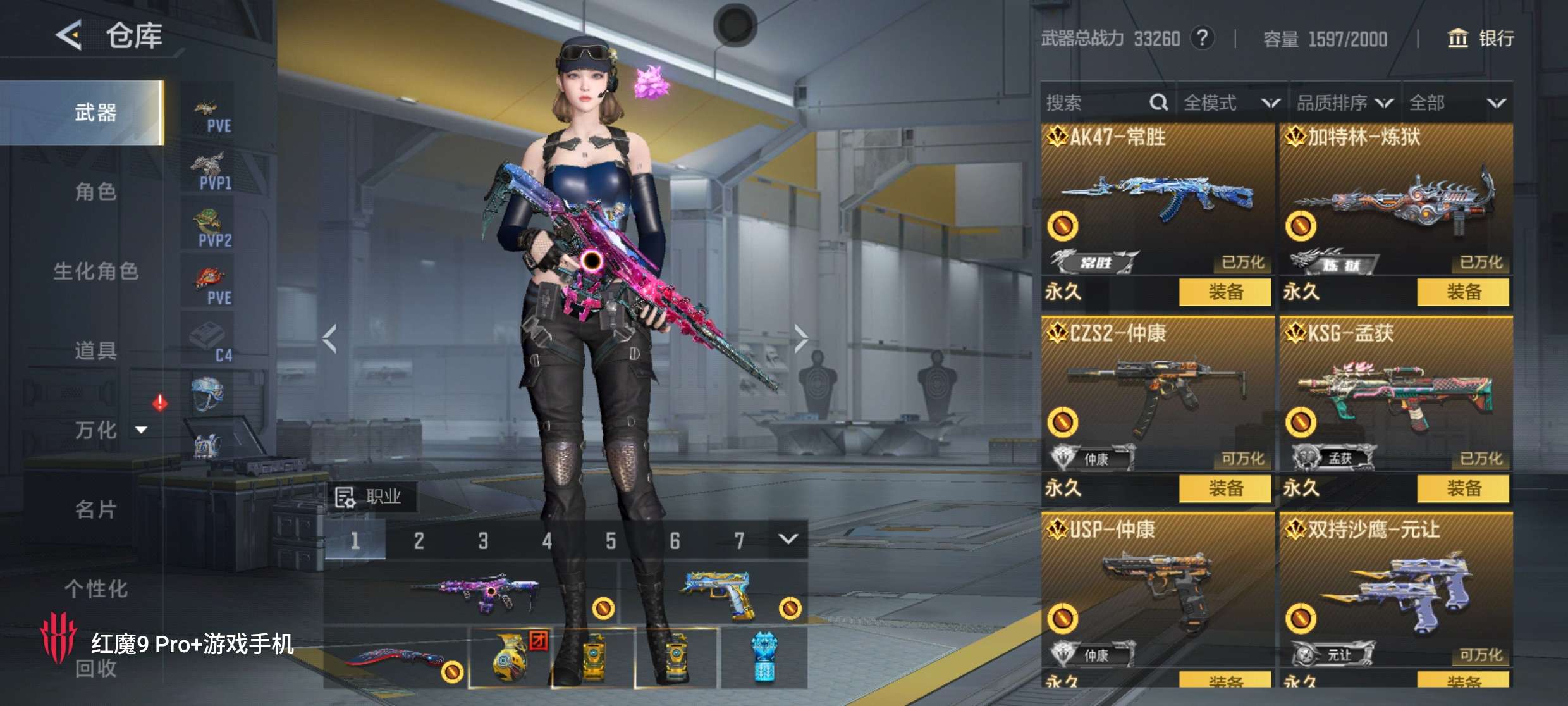Equip the AK47-常胜 rifle
The width and height of the screenshot is (1568, 706).
1225,292
